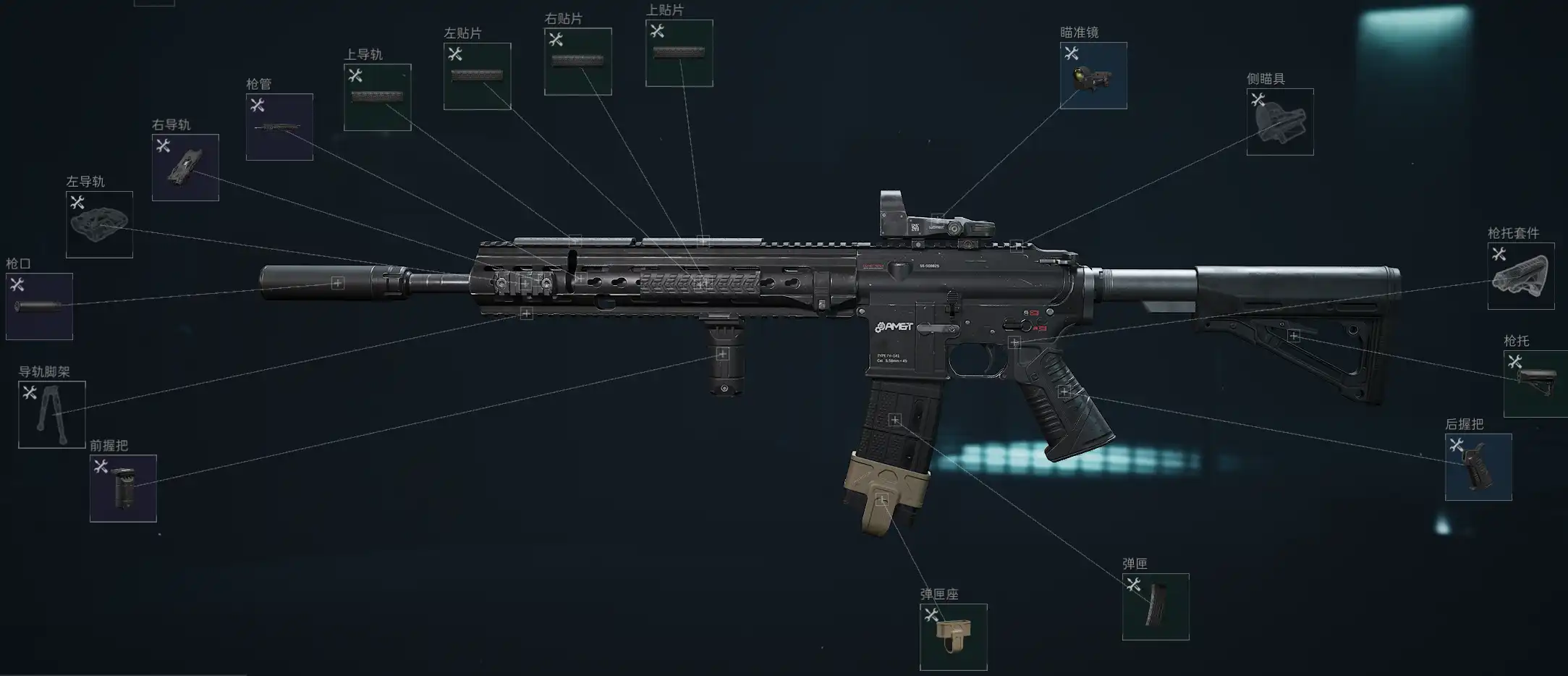Viewport: 1568px width, 676px height.
Task: Open the 上贴片 top panel slot
Action: click(679, 53)
